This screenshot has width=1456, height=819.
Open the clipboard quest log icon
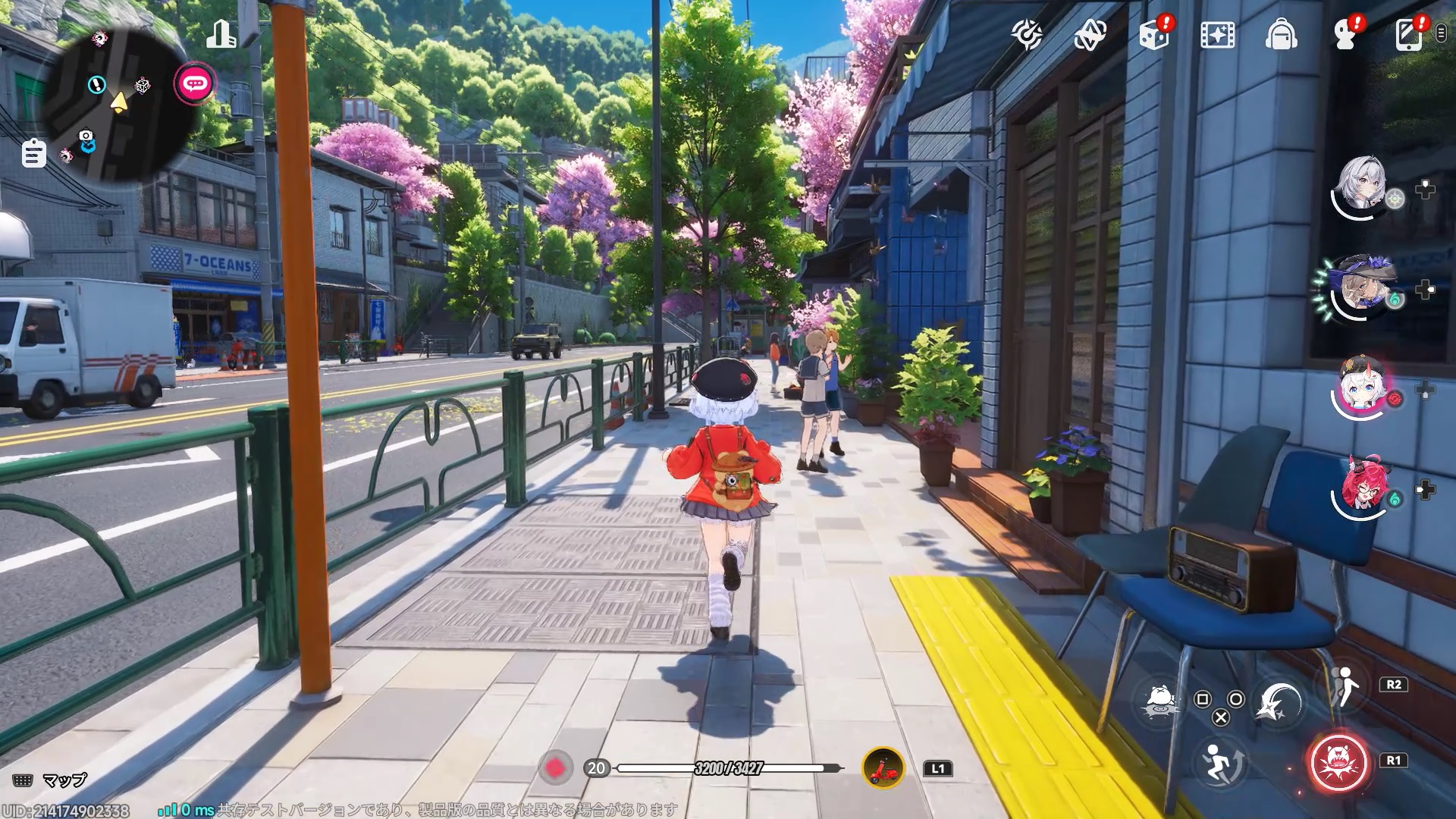pos(33,154)
